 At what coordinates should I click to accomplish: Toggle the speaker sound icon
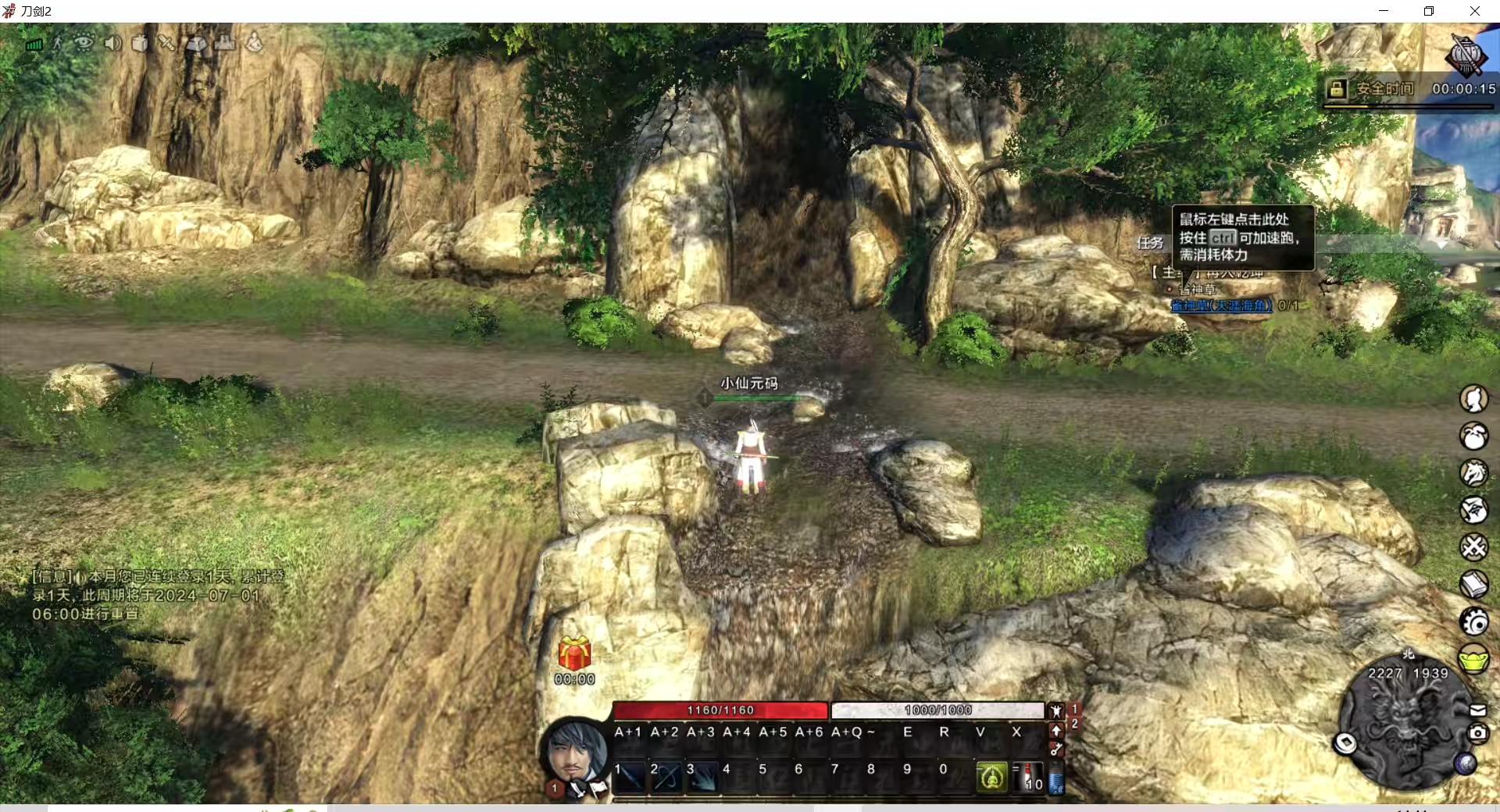click(112, 43)
